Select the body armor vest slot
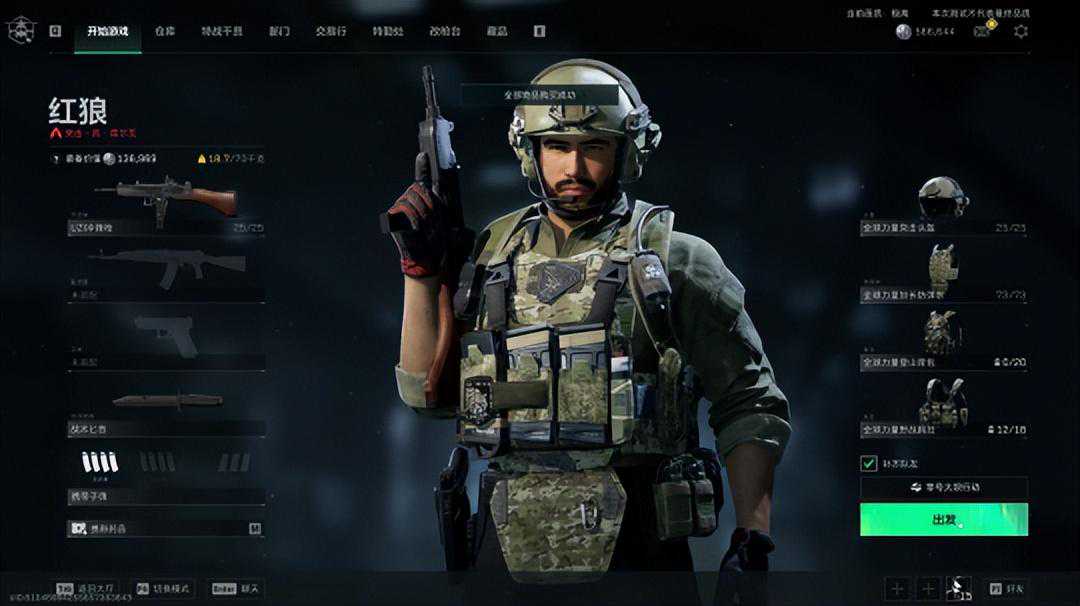The height and width of the screenshot is (606, 1080). point(943,270)
